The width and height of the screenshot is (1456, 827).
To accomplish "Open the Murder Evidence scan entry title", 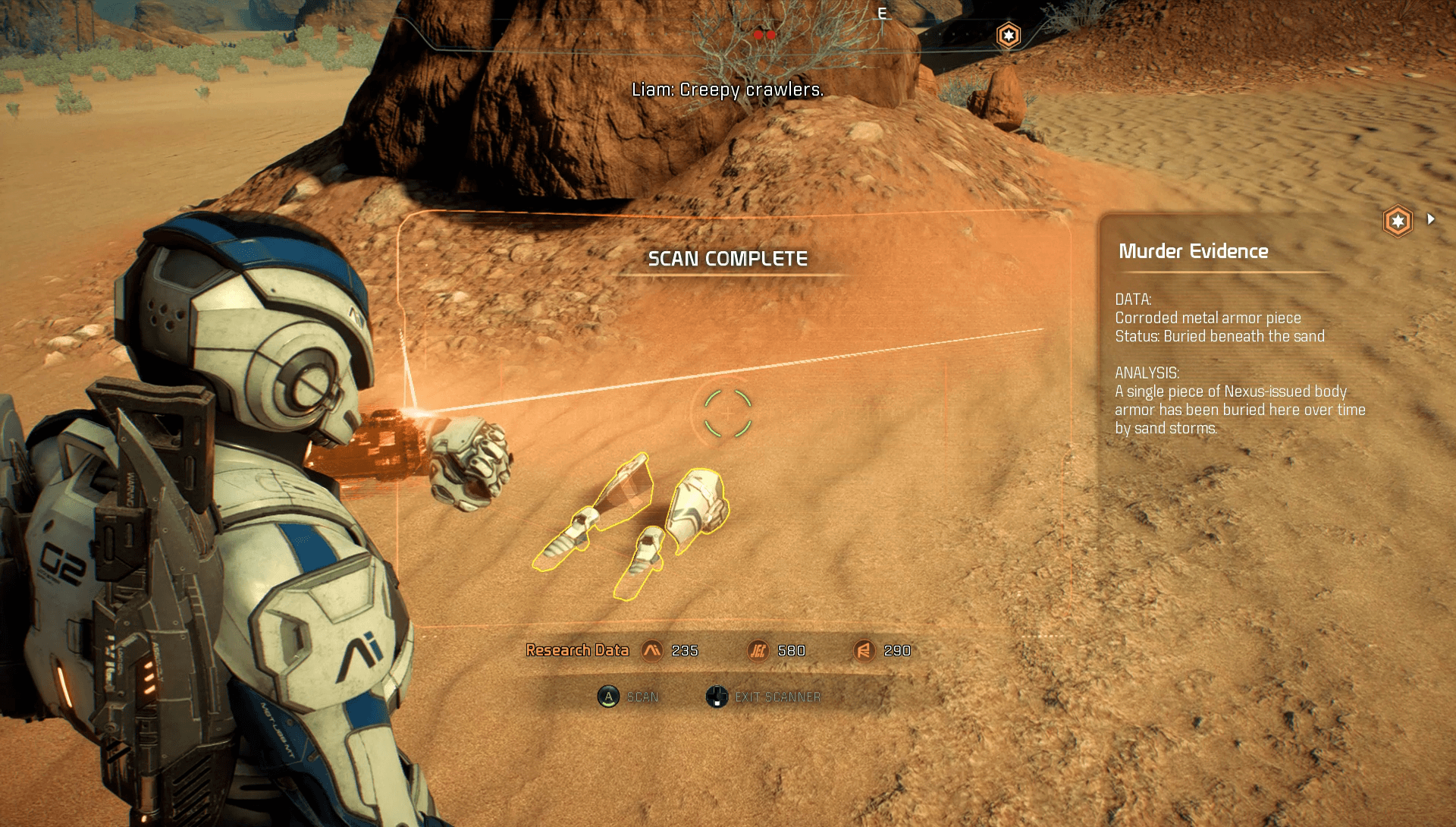I will (x=1193, y=251).
